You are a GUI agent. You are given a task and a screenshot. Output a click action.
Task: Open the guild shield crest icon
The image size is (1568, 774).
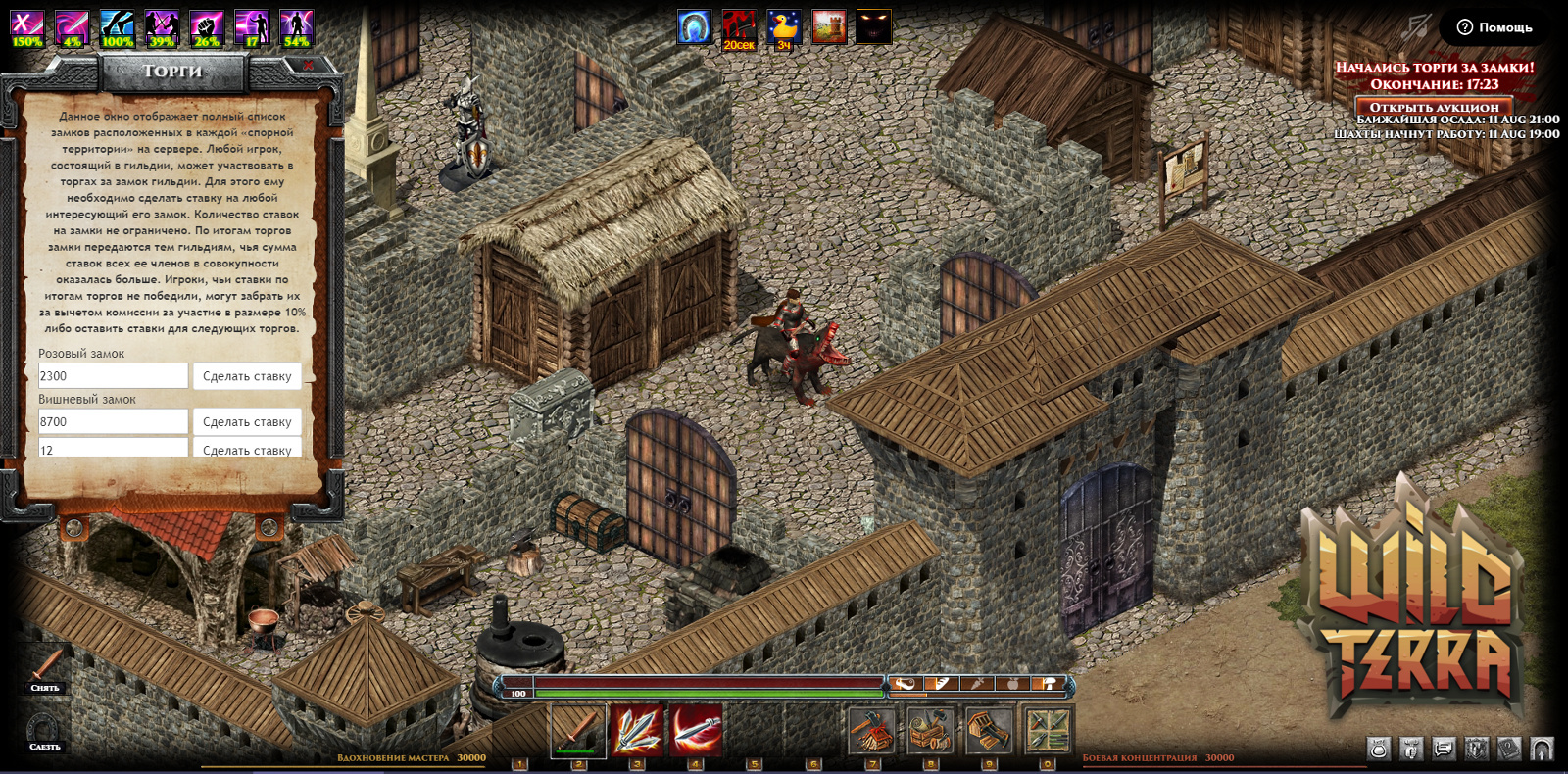(x=1477, y=750)
